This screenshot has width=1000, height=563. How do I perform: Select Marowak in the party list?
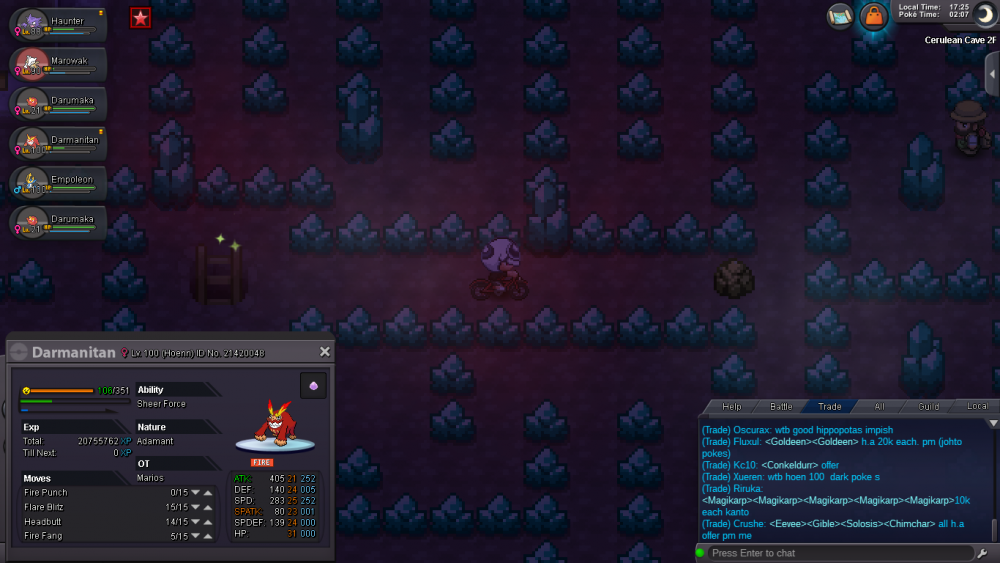58,64
